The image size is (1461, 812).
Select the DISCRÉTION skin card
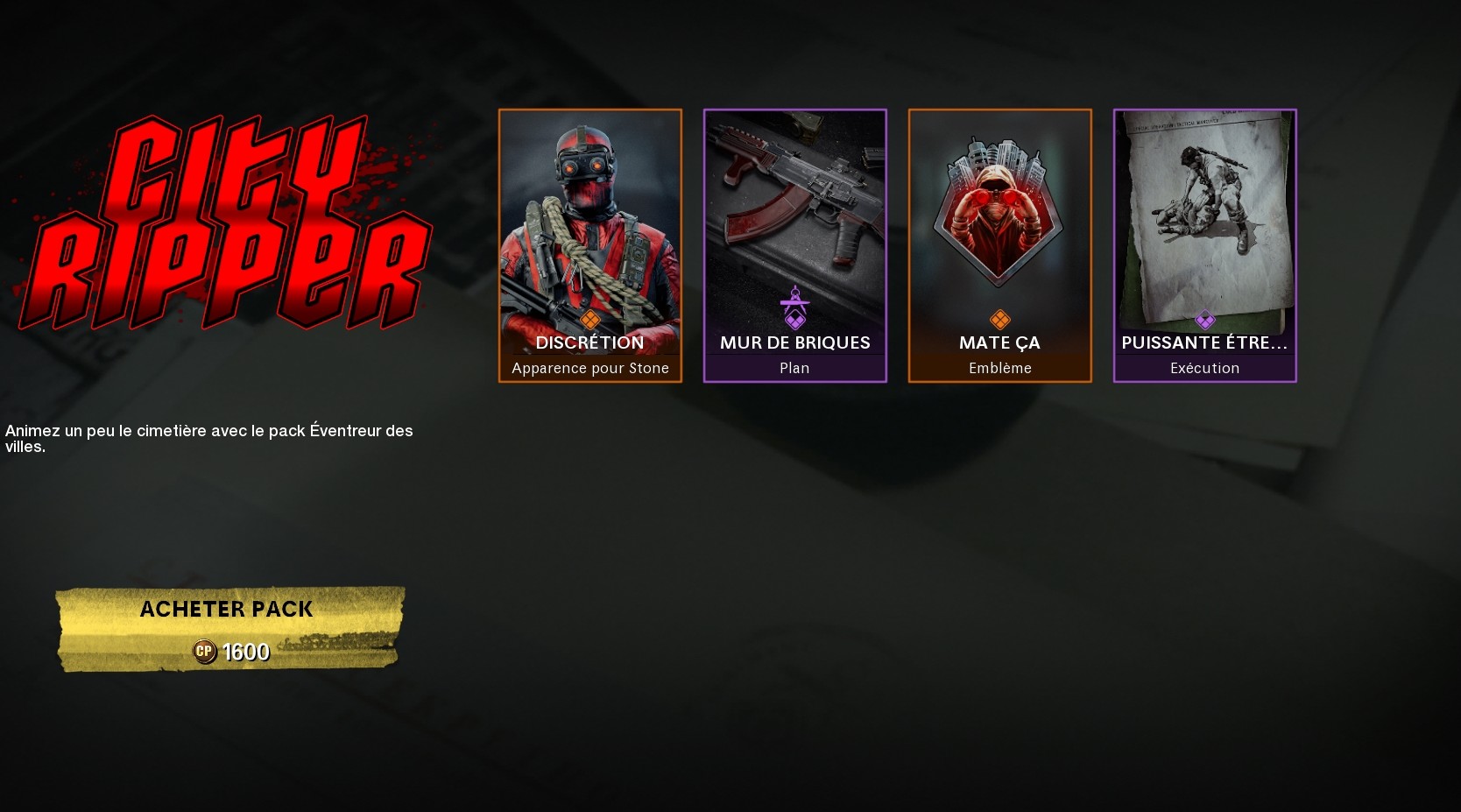point(590,245)
